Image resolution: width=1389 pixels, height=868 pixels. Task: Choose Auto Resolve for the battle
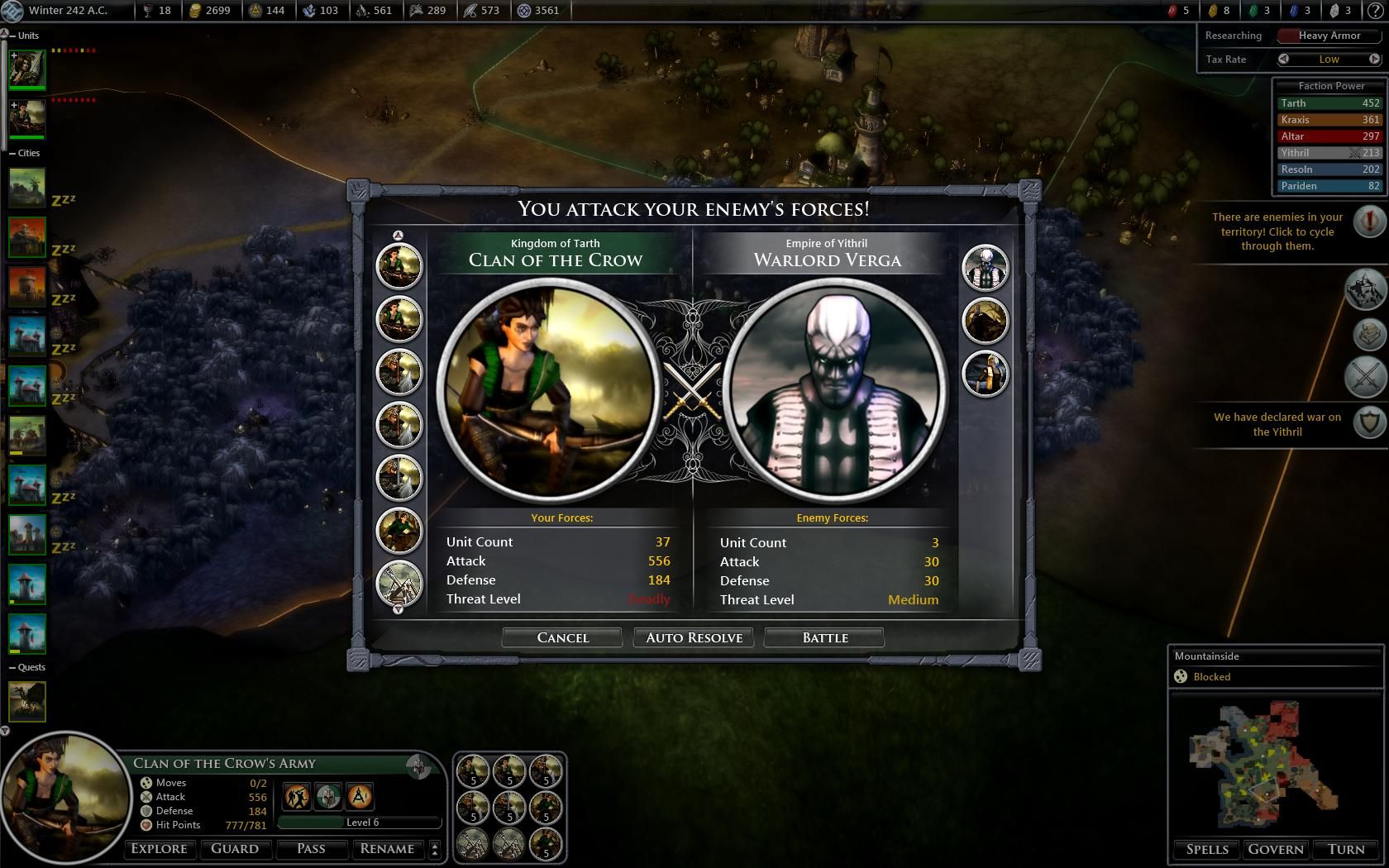pyautogui.click(x=694, y=637)
